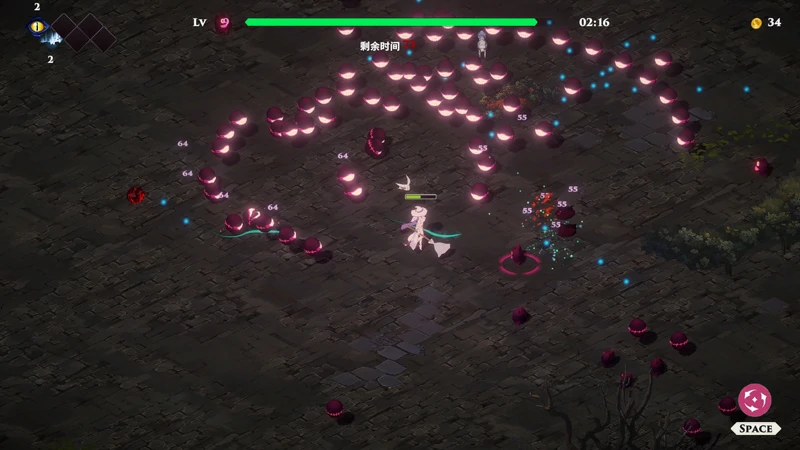
Task: Activate the pink swirling dash ability
Action: pyautogui.click(x=754, y=401)
